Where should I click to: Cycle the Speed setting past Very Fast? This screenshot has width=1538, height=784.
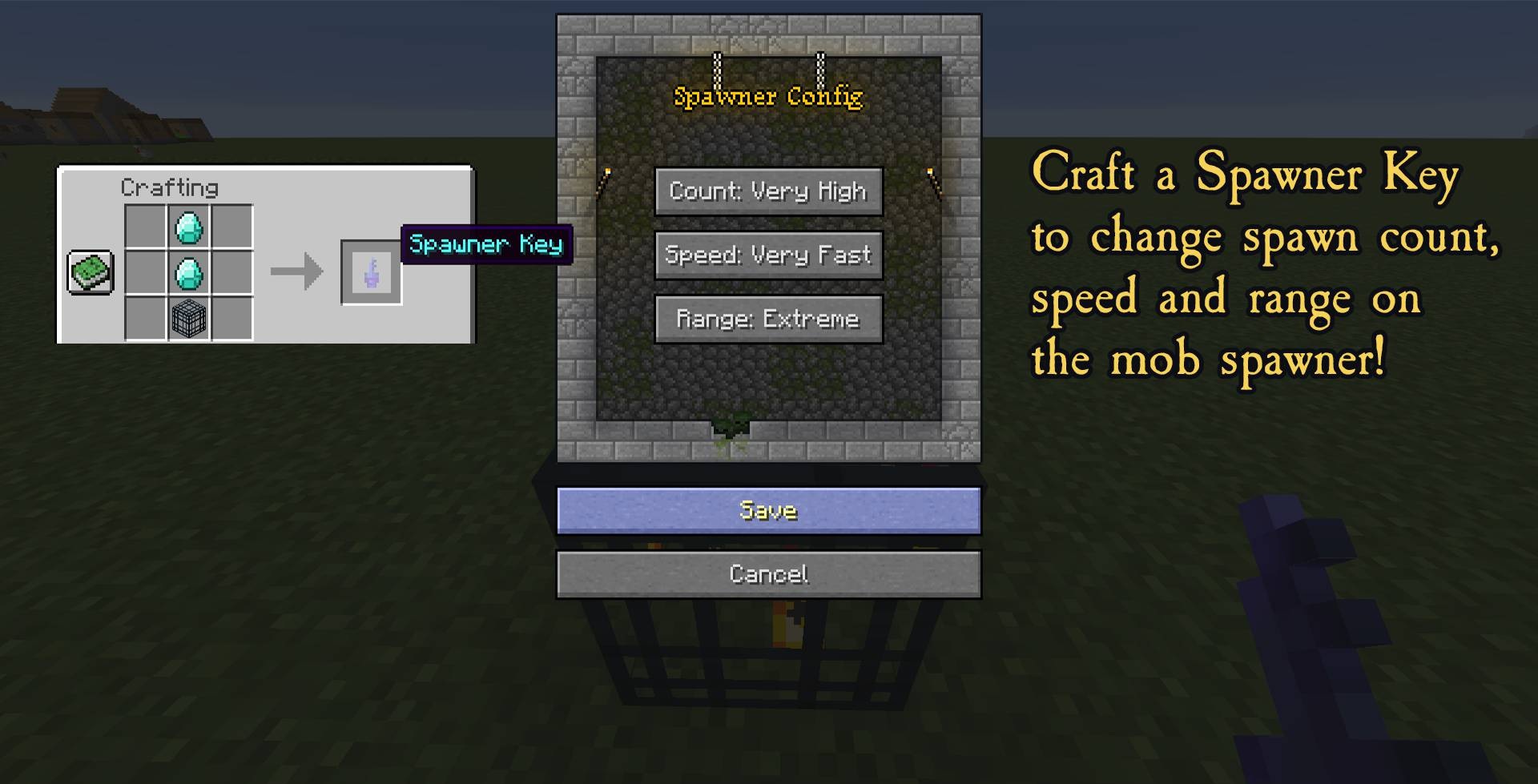767,255
